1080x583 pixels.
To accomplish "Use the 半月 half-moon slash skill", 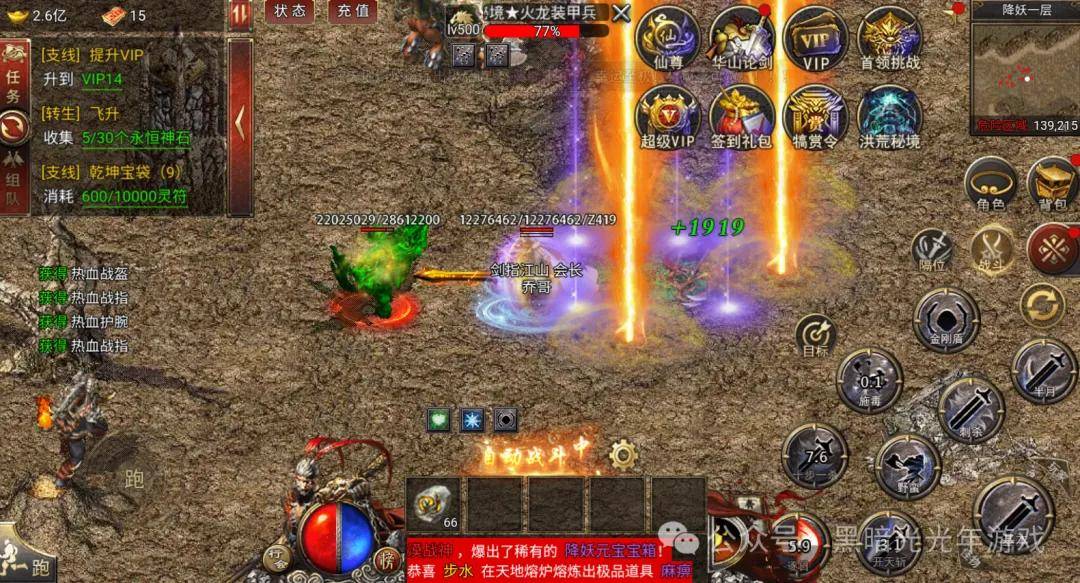I will tap(1043, 370).
